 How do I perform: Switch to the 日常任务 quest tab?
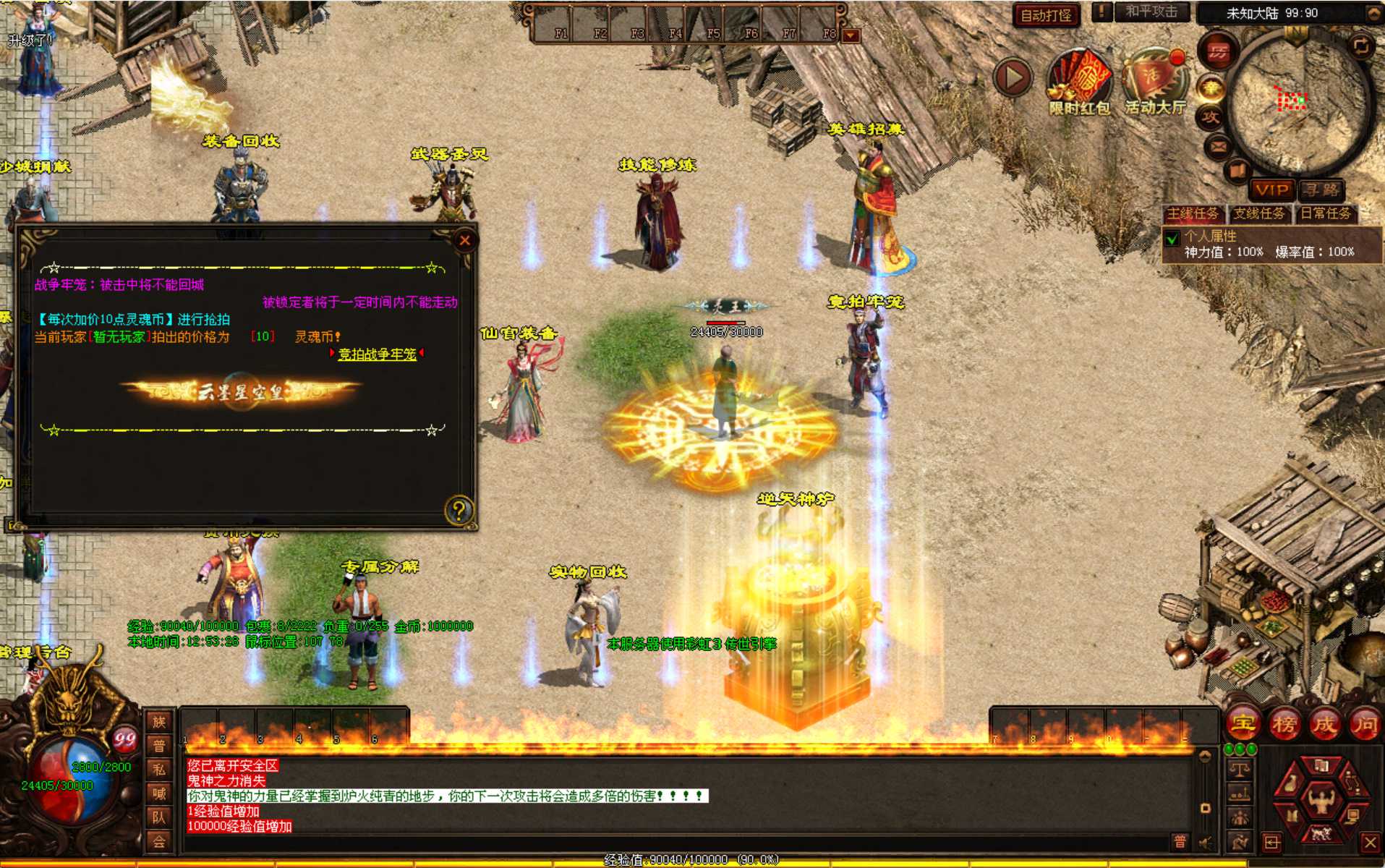click(x=1326, y=213)
